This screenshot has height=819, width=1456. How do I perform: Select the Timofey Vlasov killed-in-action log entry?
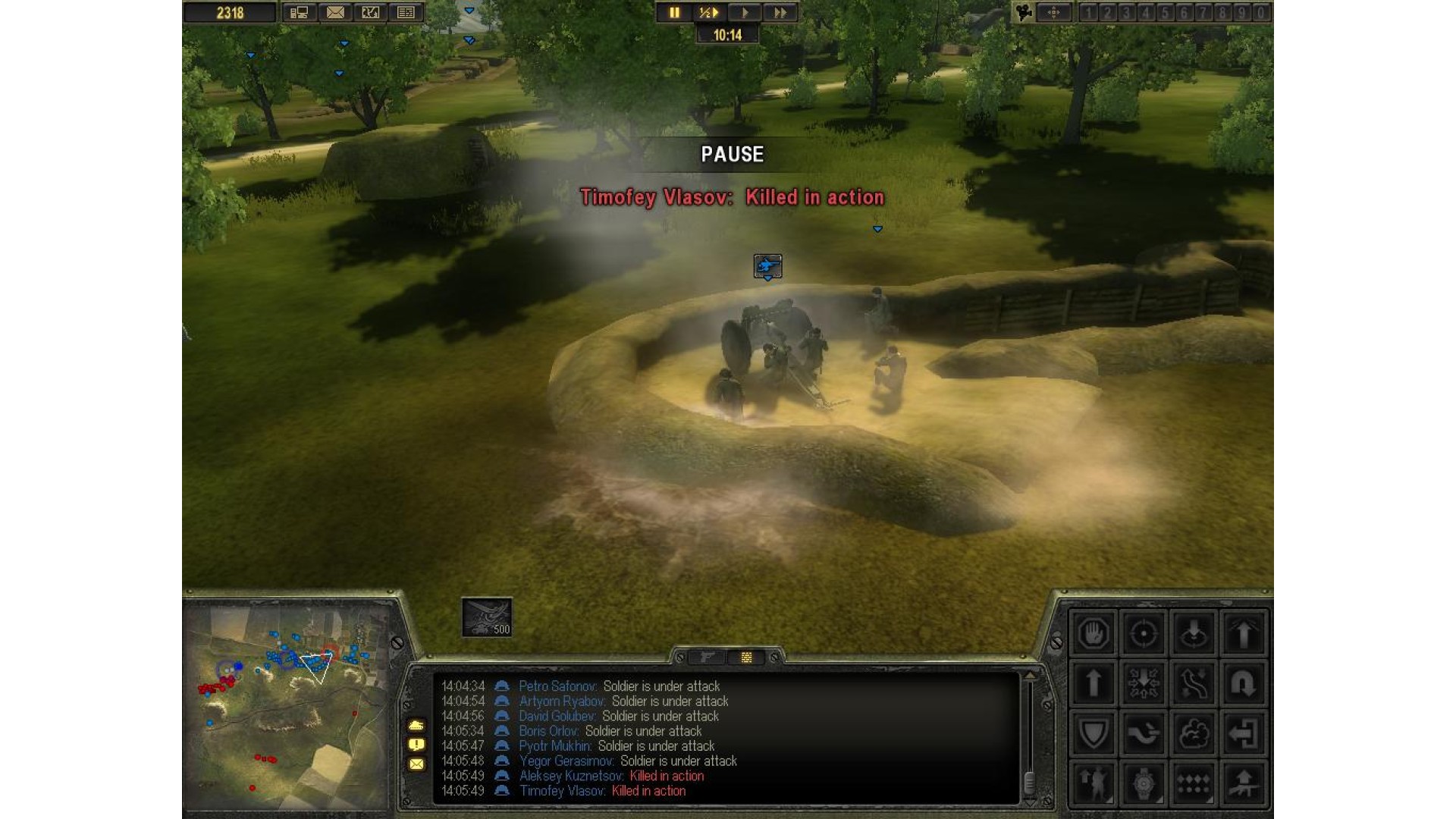pyautogui.click(x=602, y=791)
